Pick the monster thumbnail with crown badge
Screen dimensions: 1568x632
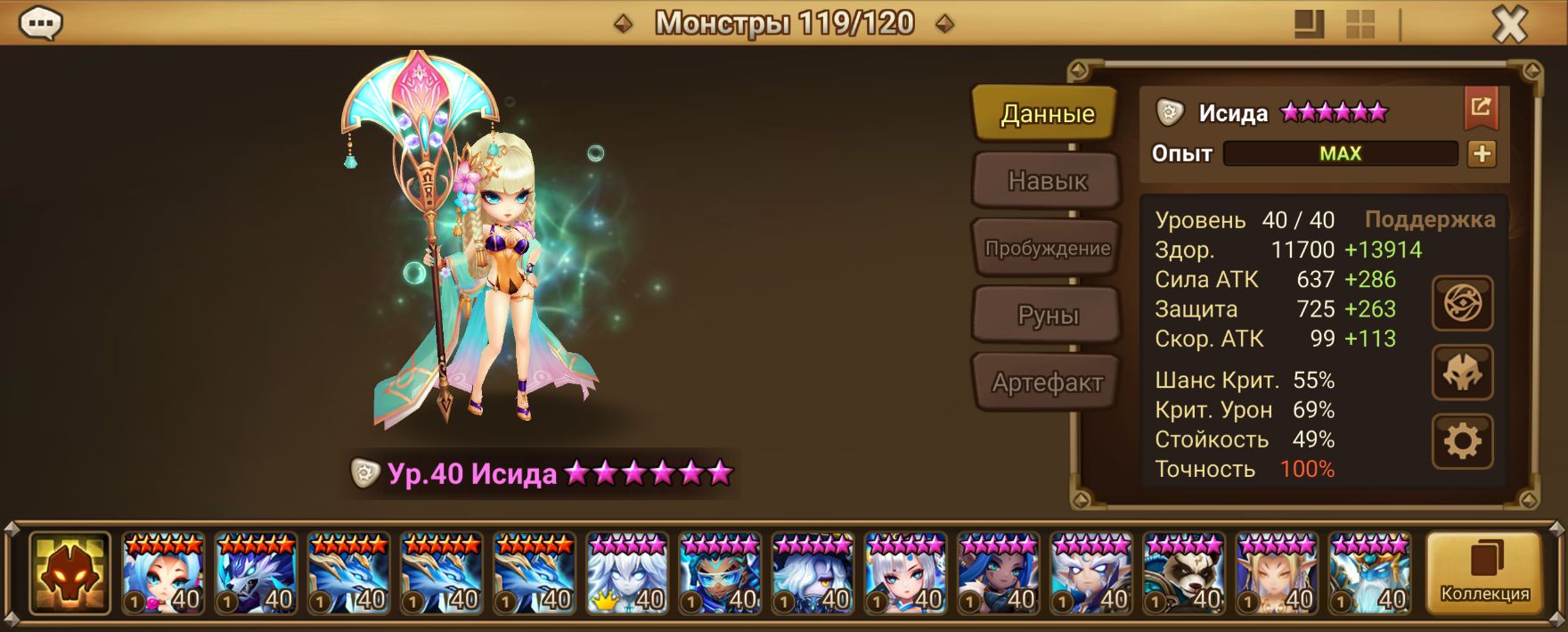pyautogui.click(x=627, y=573)
